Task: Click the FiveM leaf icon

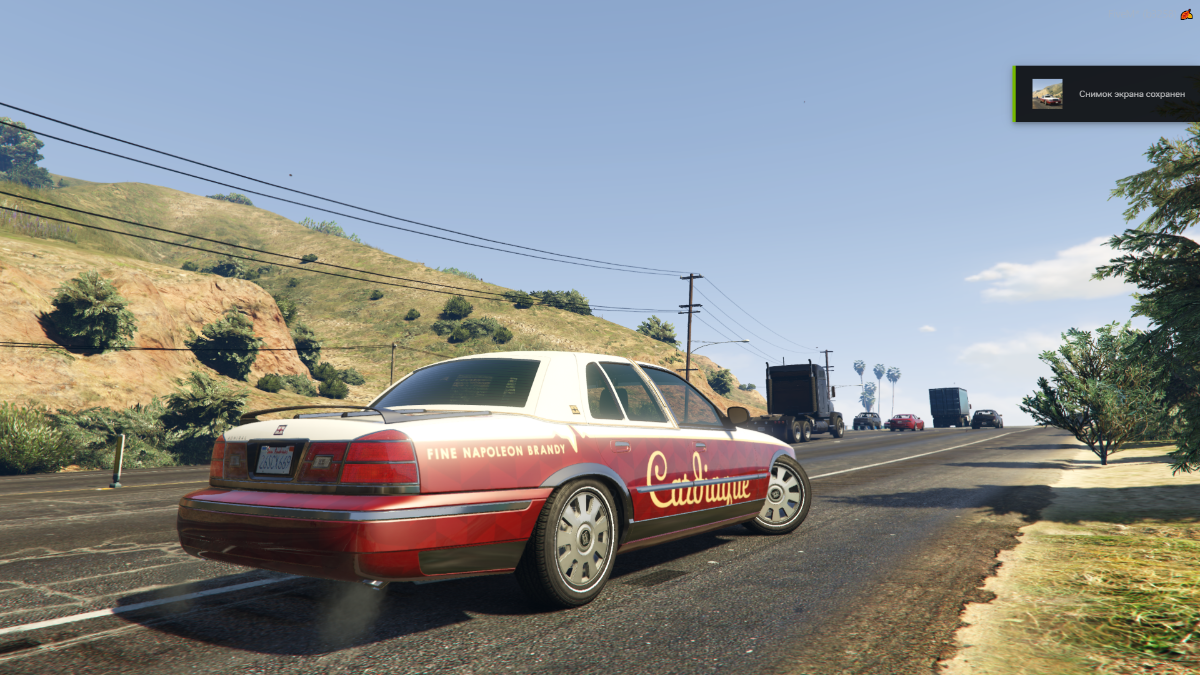Action: [1186, 14]
